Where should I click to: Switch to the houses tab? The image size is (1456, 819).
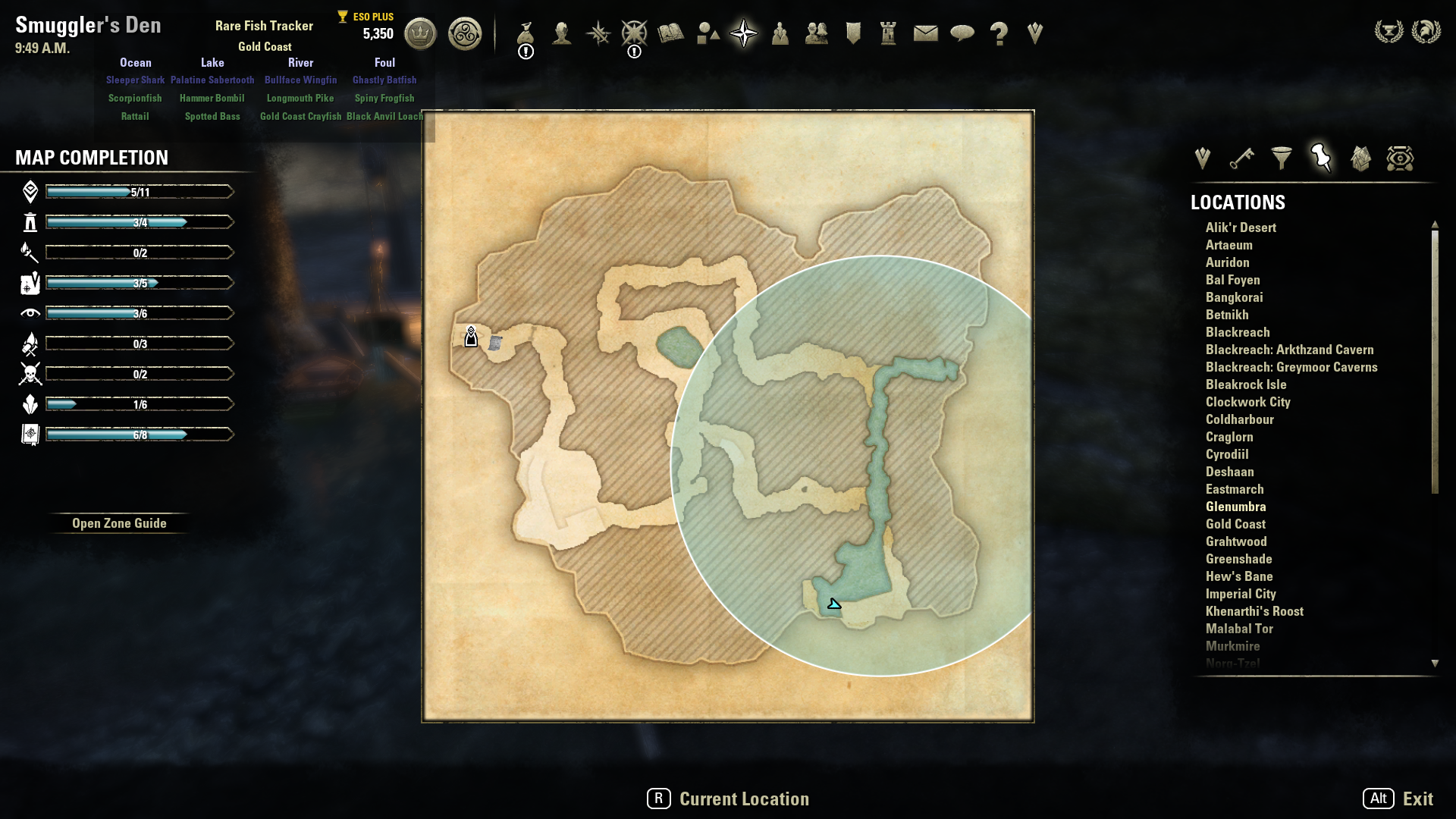(1360, 158)
